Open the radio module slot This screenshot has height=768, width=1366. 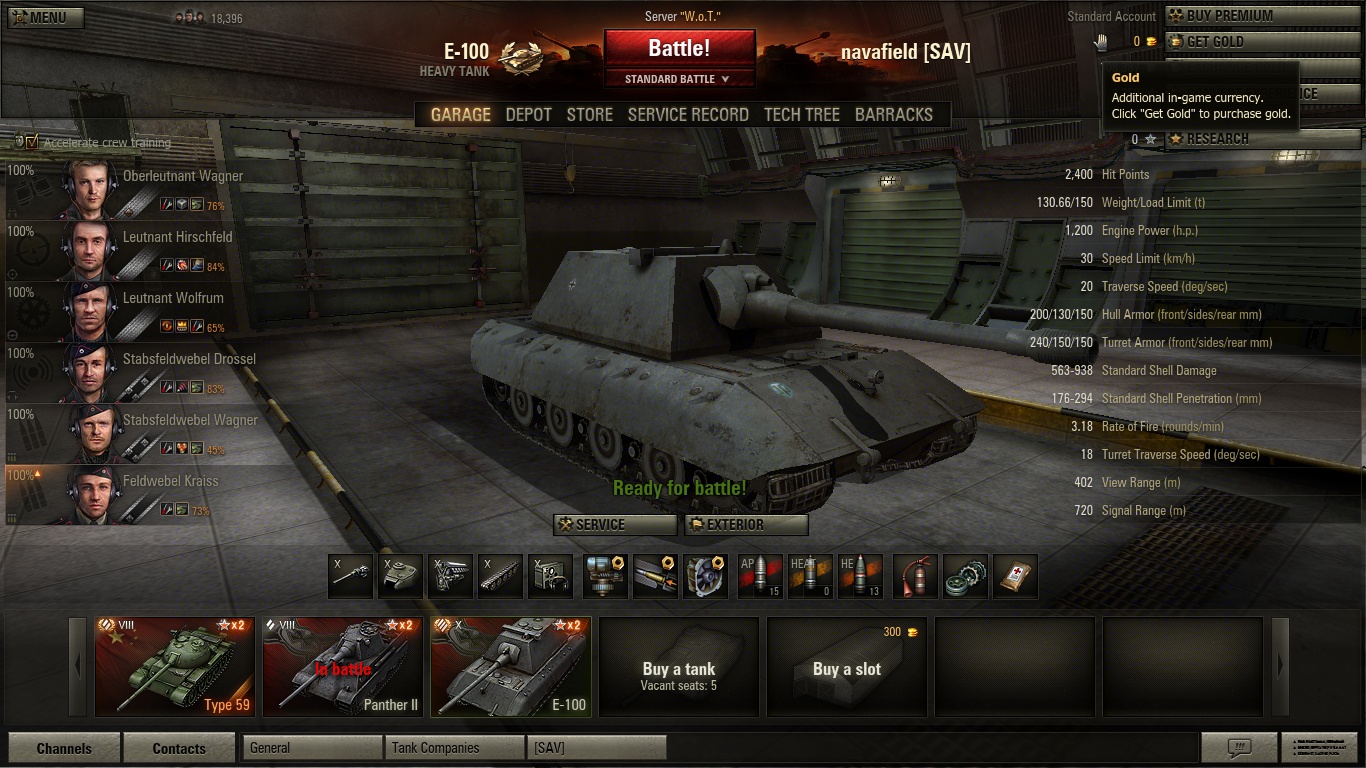click(x=550, y=576)
